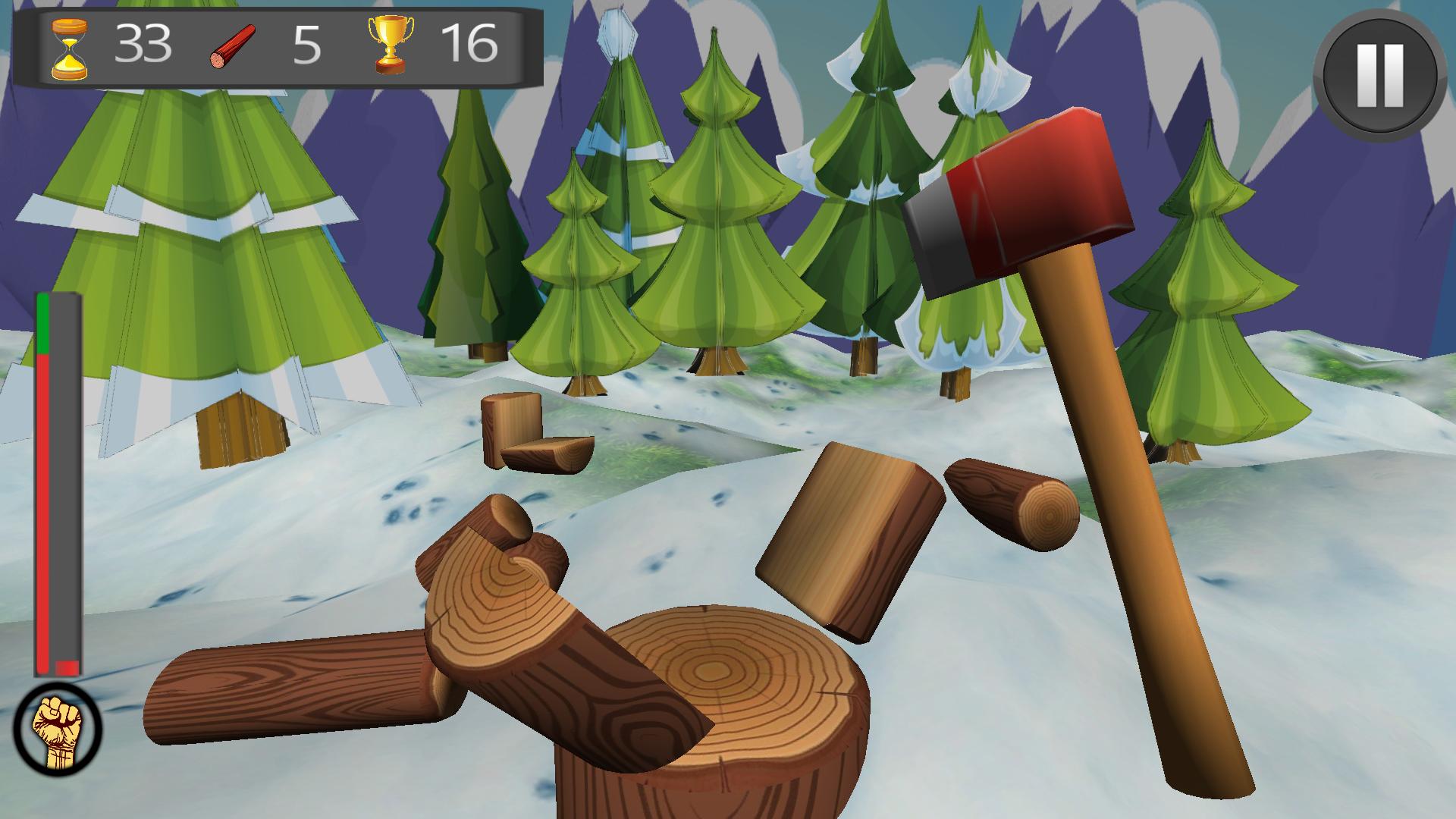Select the wooden log counter icon

click(x=234, y=48)
